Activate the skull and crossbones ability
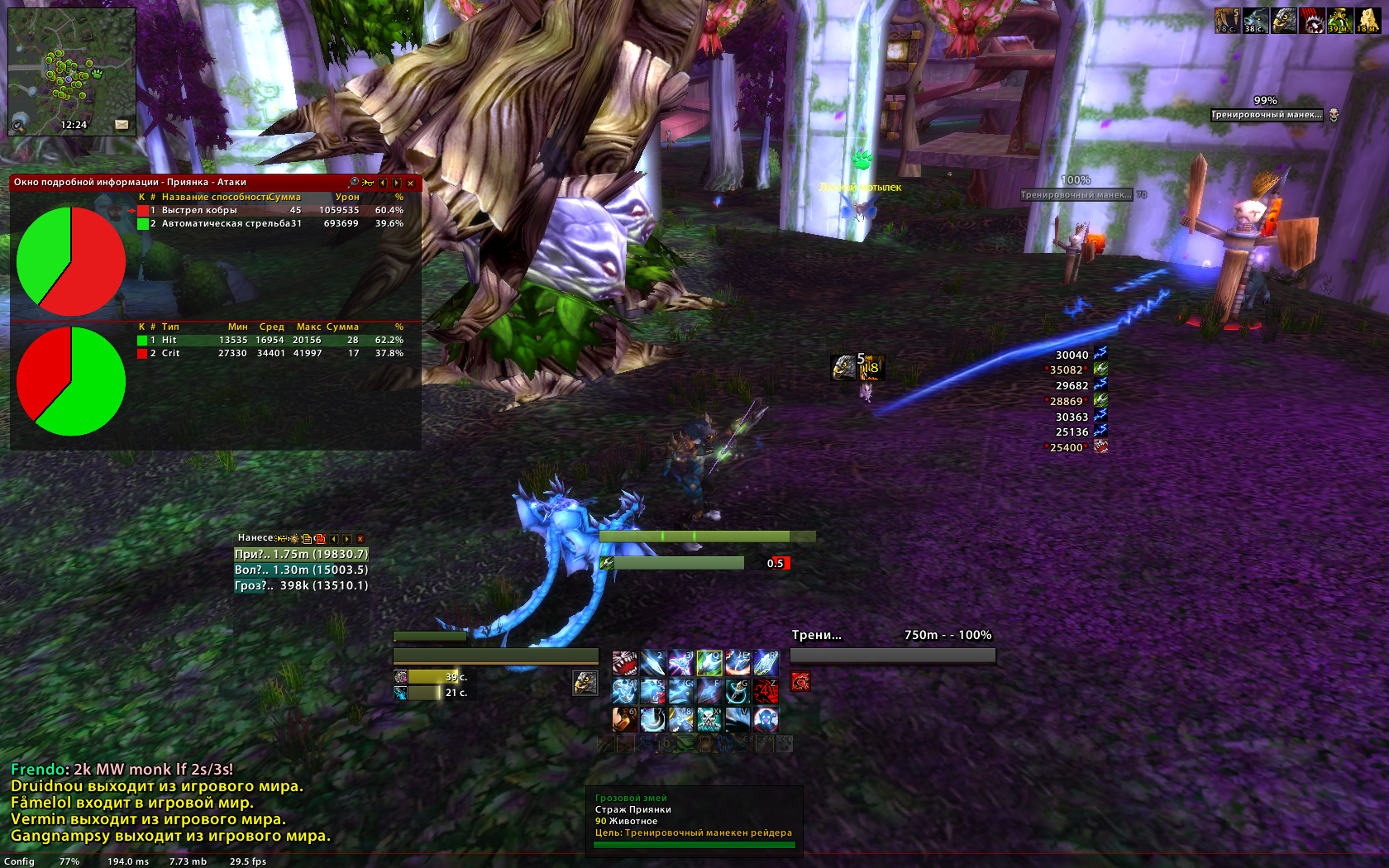The image size is (1389, 868). [x=709, y=720]
